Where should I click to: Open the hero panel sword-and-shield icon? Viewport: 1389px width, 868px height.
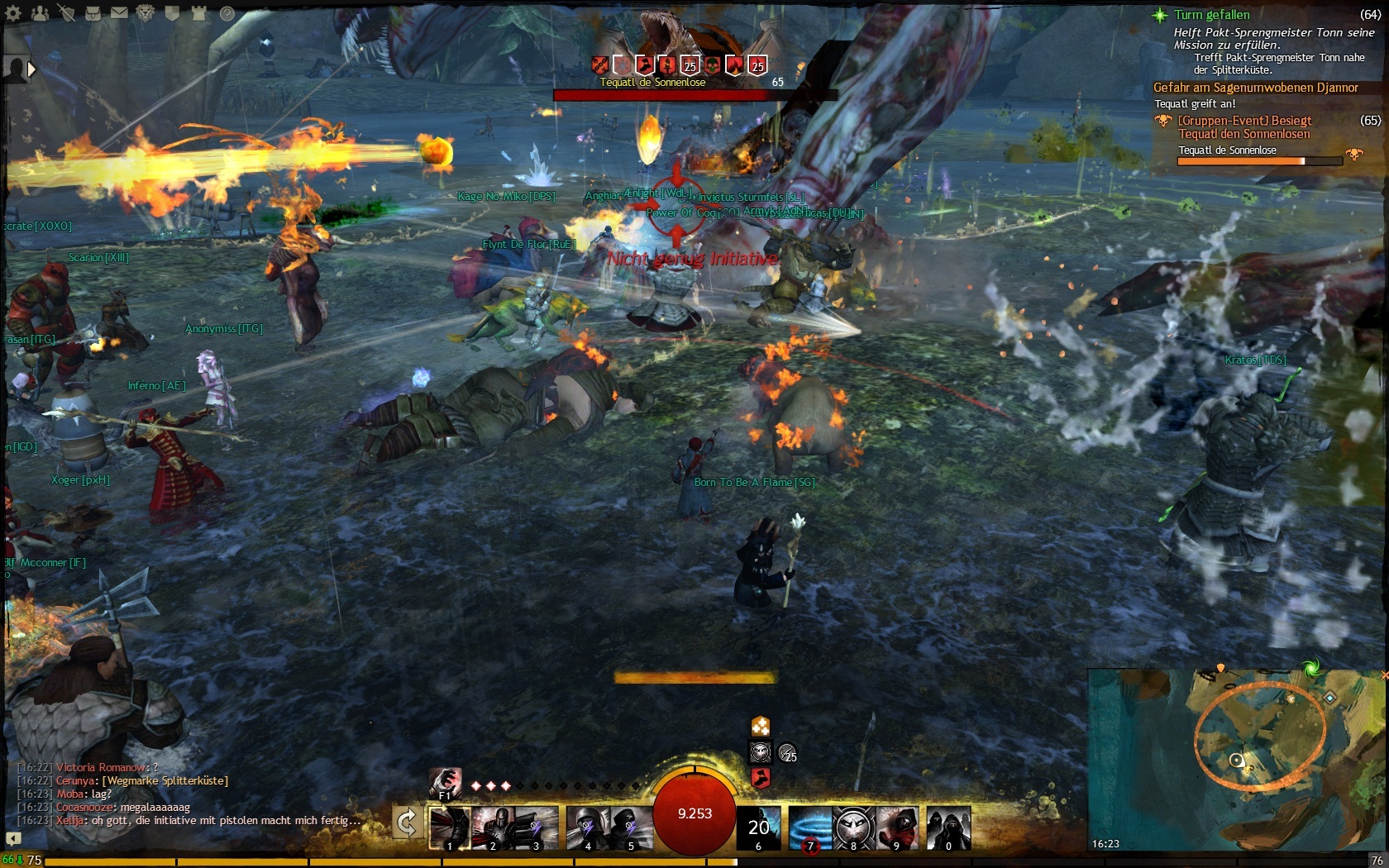[x=66, y=13]
